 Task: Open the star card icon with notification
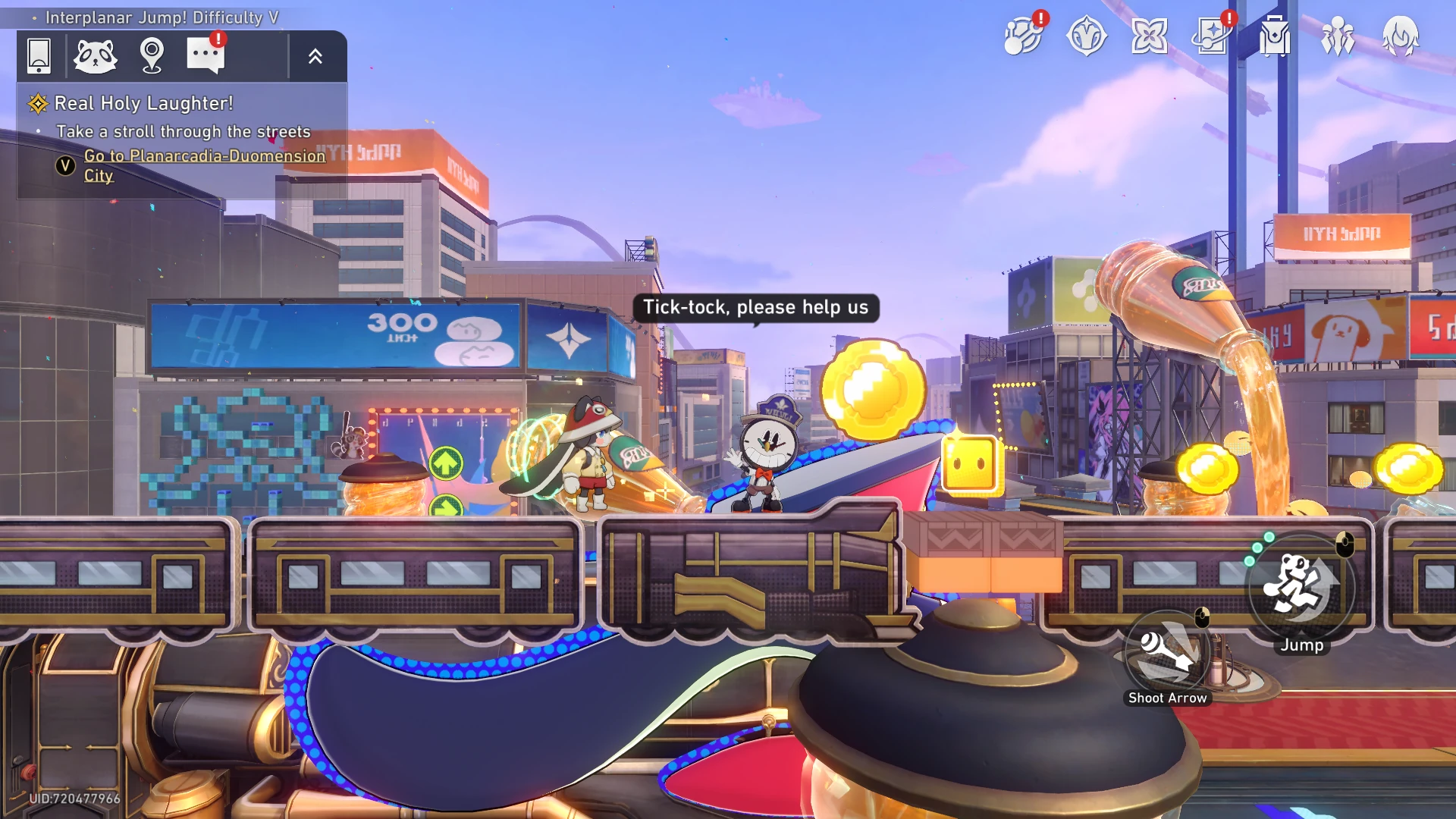1212,36
